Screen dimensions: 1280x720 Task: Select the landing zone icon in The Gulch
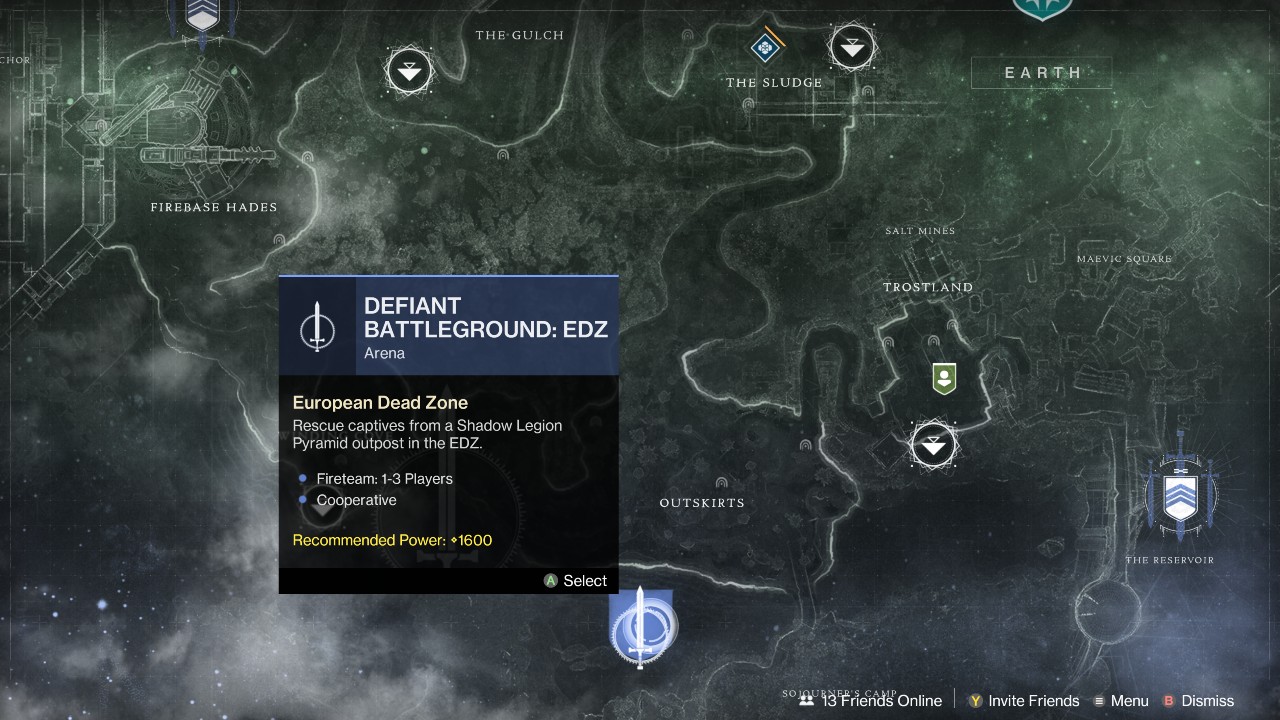[409, 71]
